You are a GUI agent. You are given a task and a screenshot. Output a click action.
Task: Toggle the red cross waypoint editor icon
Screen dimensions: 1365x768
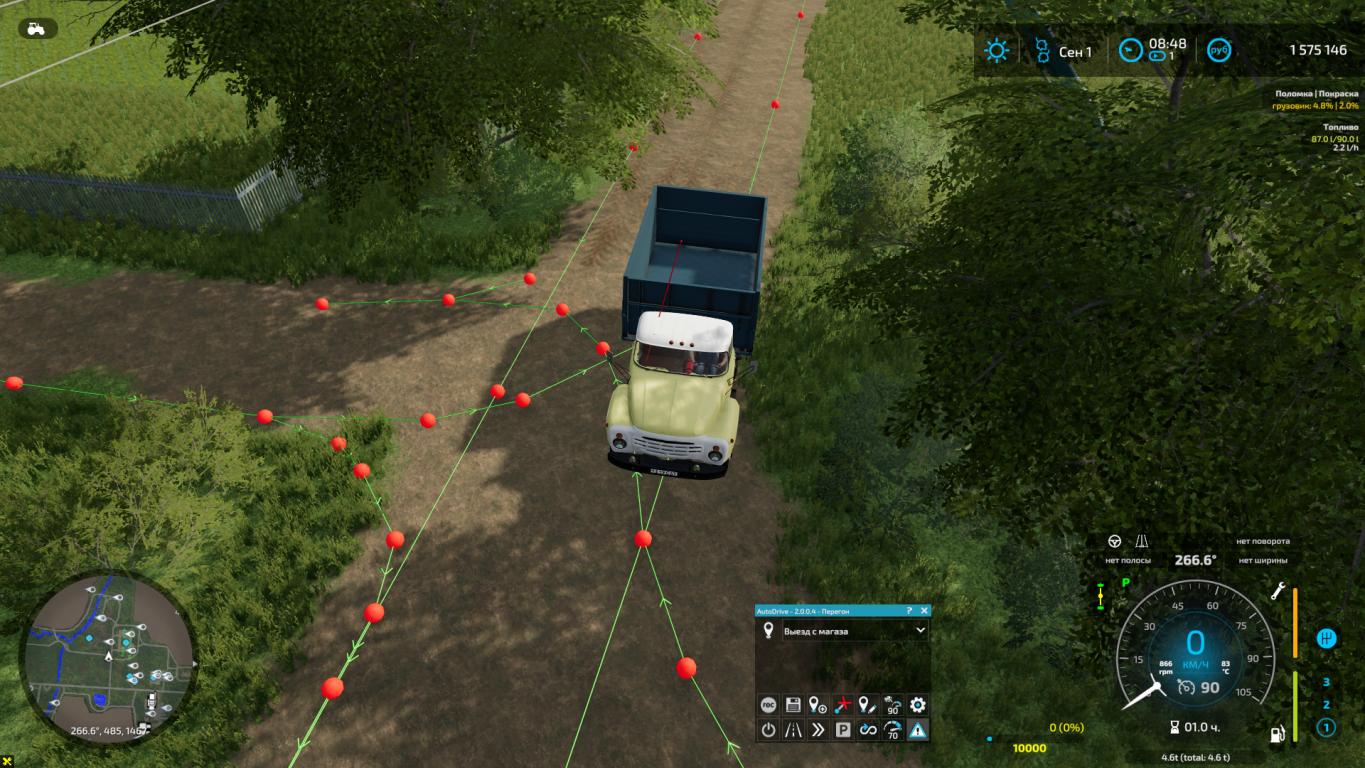coord(842,705)
